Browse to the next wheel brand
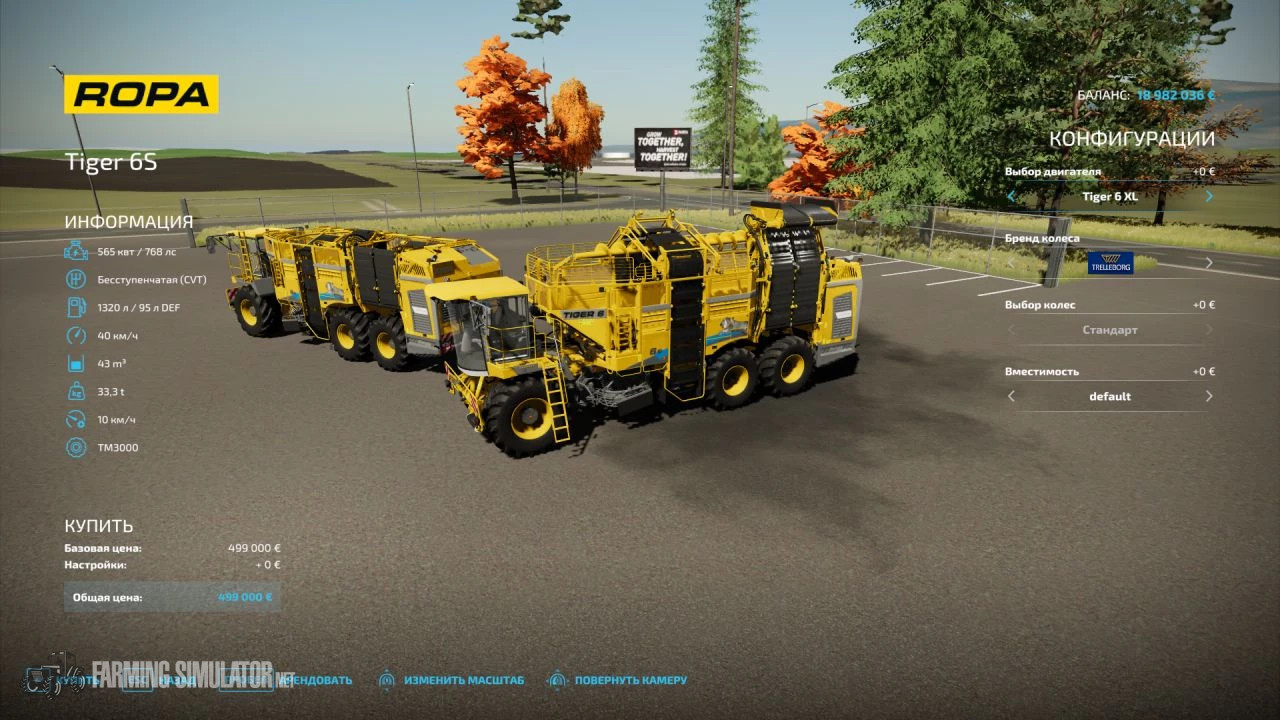The height and width of the screenshot is (720, 1280). click(x=1208, y=262)
